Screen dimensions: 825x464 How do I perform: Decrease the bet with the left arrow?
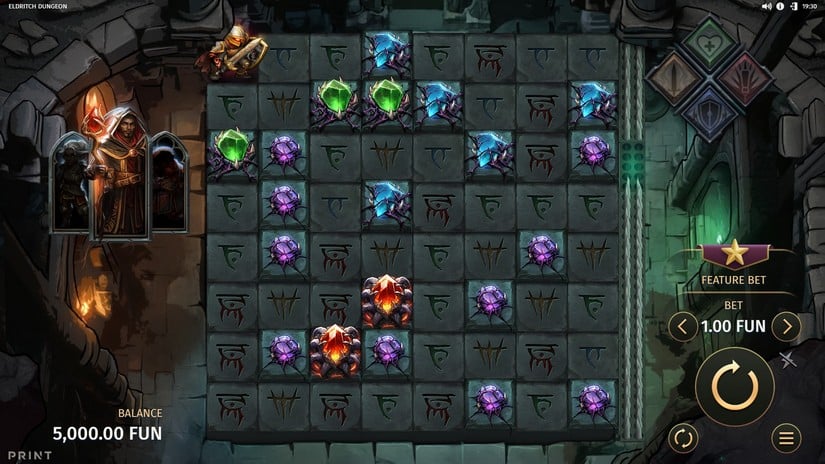click(683, 326)
